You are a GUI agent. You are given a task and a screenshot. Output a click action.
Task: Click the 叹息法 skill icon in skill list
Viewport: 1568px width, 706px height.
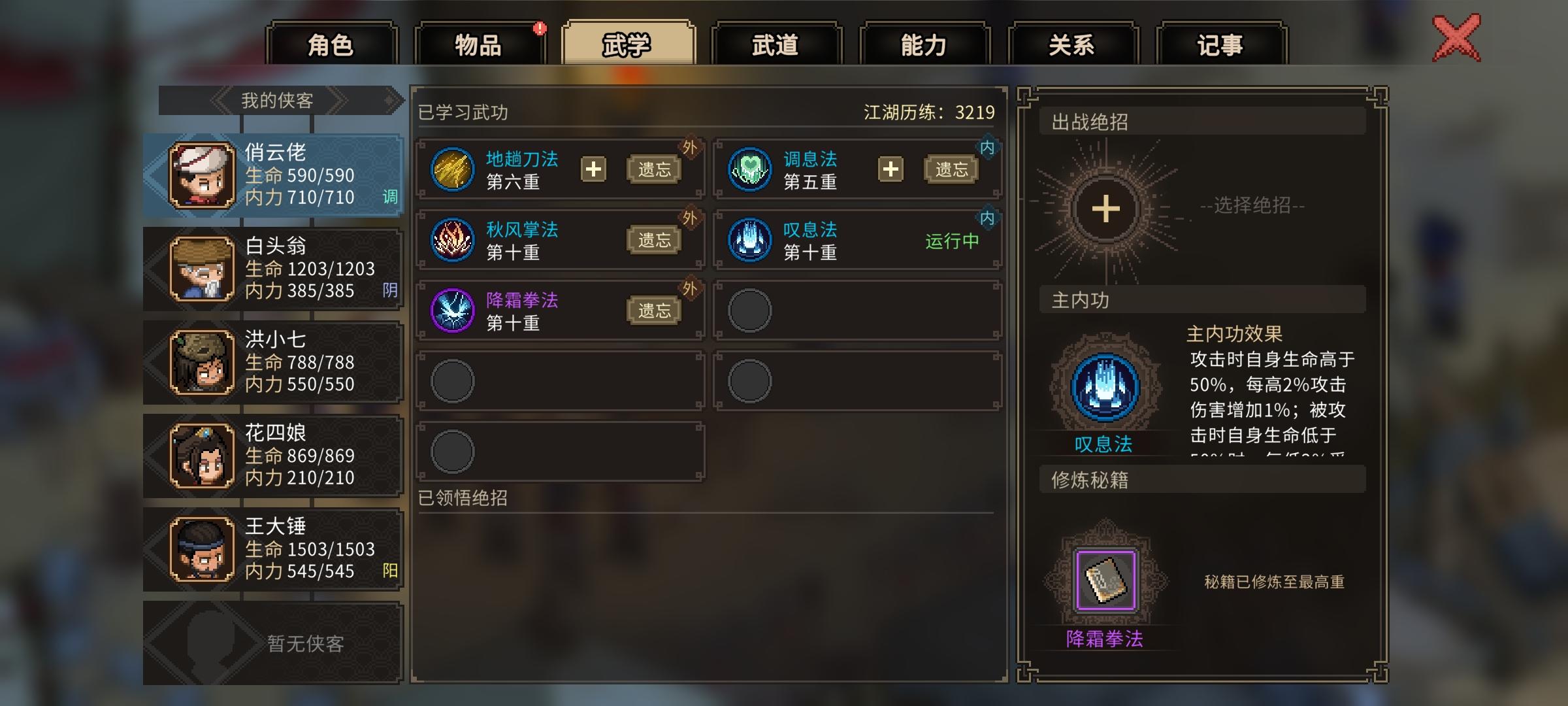(748, 239)
